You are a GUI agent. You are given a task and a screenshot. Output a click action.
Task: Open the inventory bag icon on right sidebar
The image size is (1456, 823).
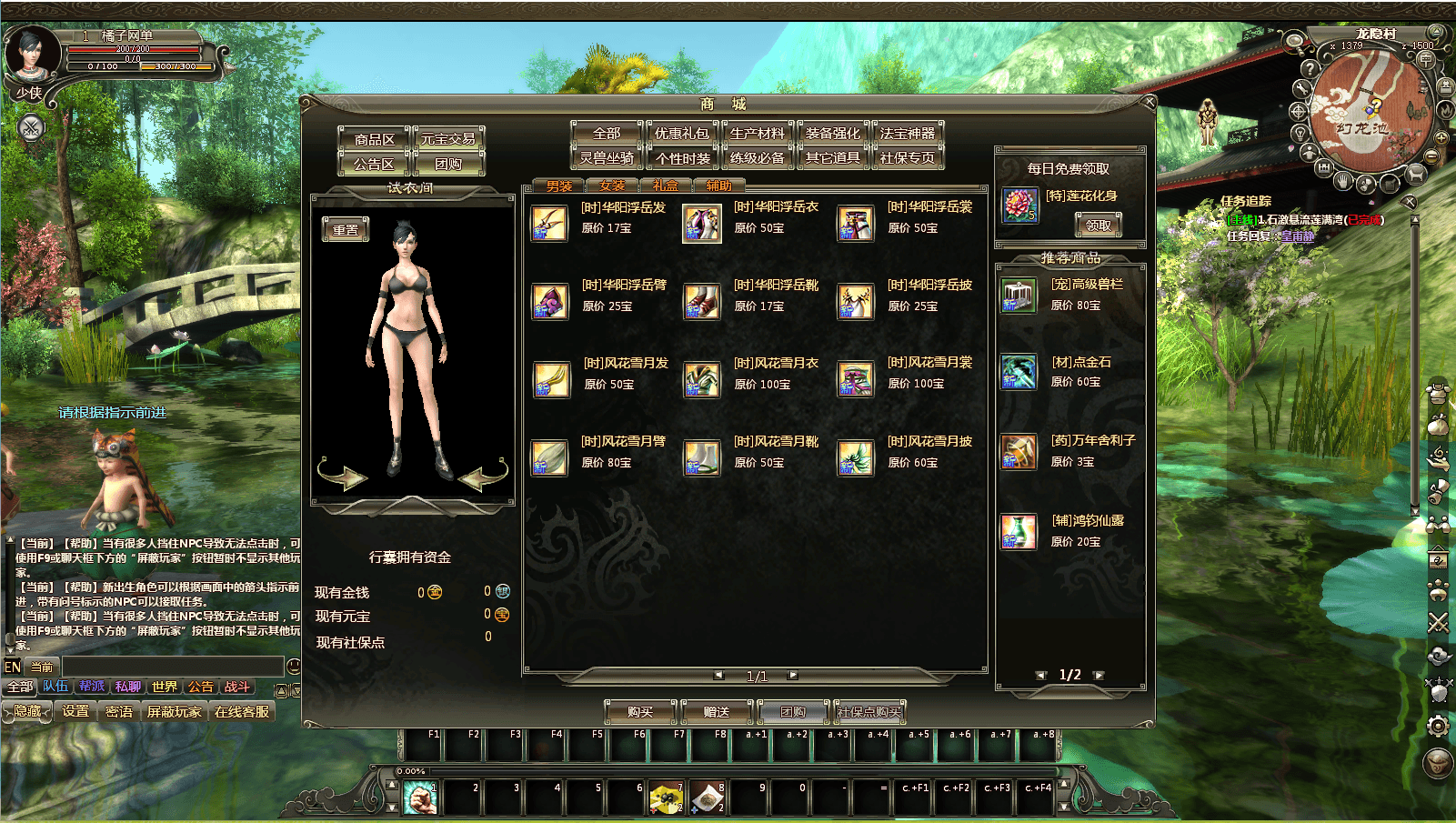coord(1439,427)
